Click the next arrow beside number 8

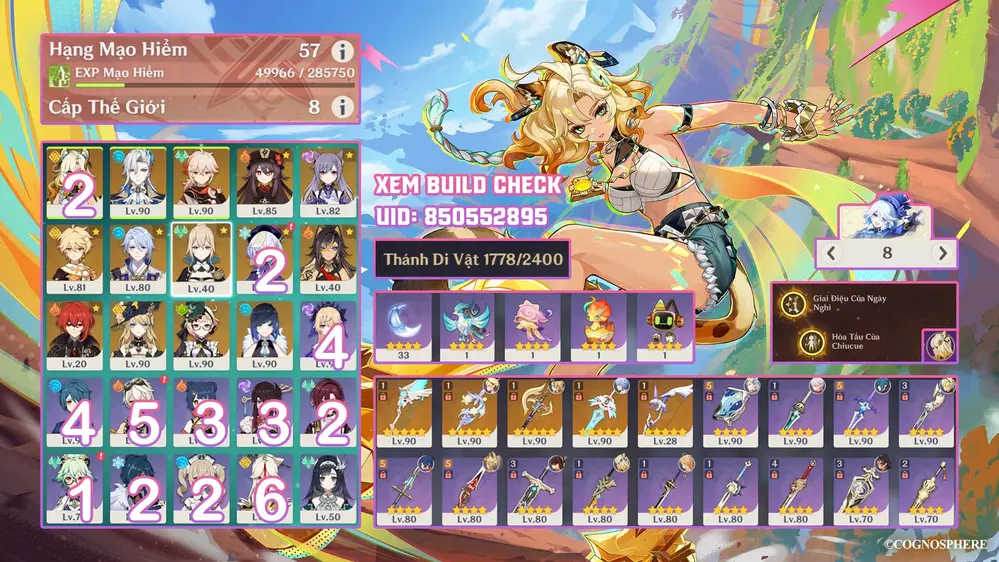(940, 254)
